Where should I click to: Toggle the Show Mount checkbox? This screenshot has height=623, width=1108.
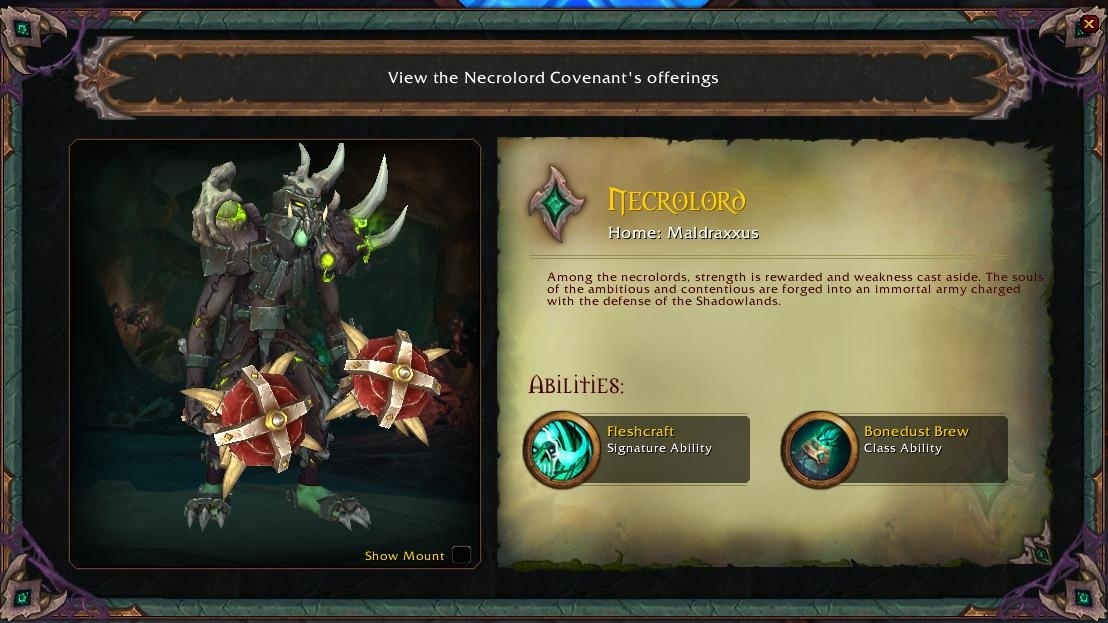pos(461,555)
